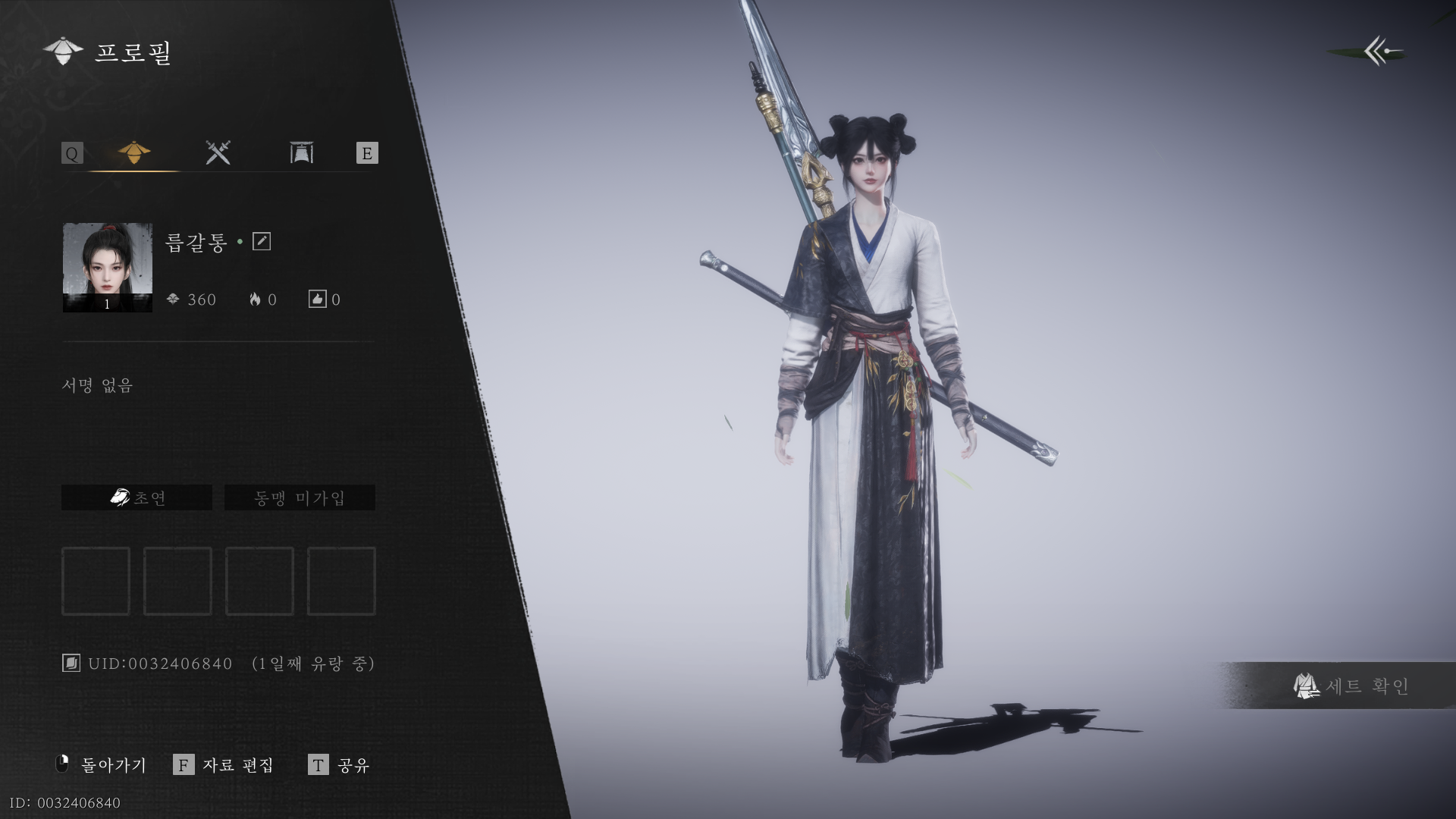
Task: Close the profile with the back arrow
Action: tap(1382, 52)
